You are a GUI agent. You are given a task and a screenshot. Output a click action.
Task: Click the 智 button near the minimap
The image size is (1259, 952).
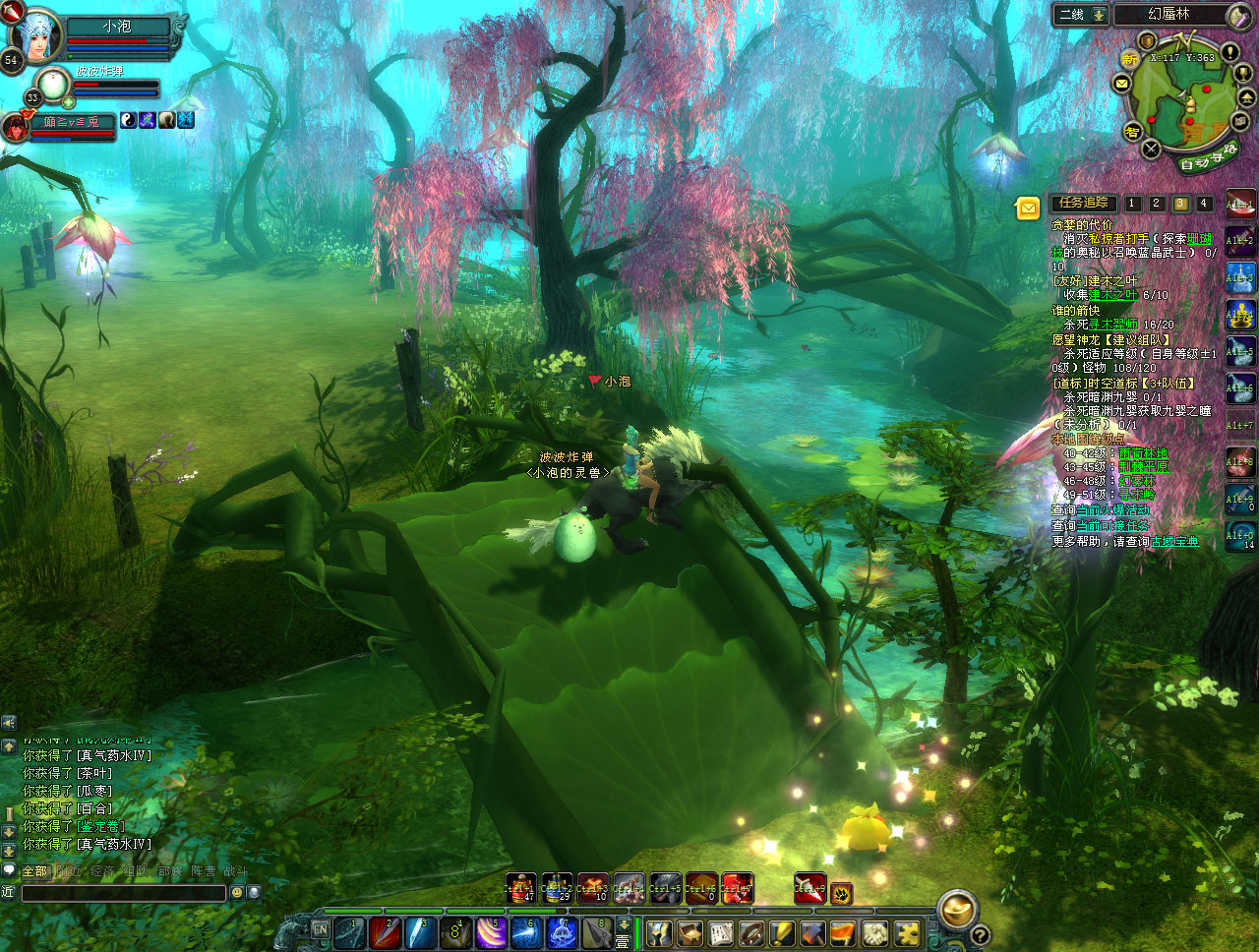click(1132, 132)
